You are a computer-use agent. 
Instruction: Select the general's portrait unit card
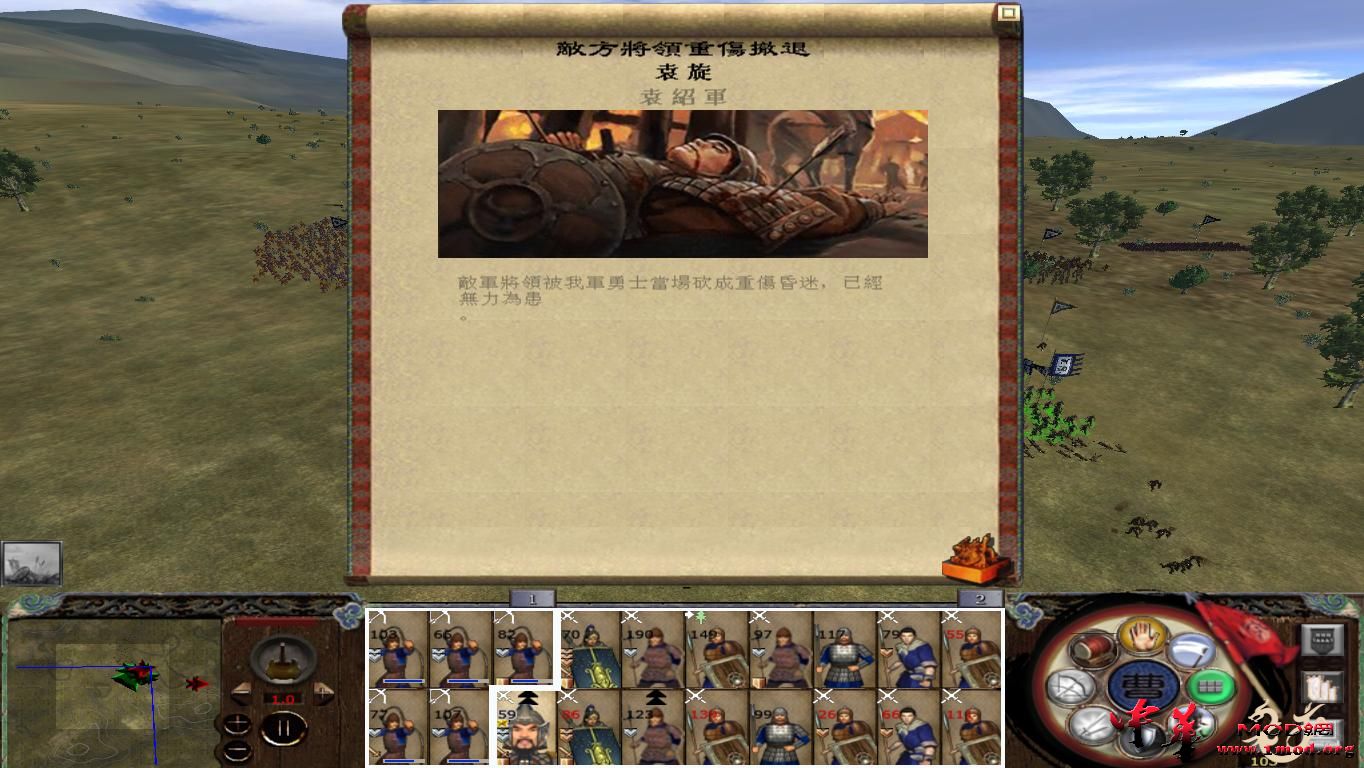[x=527, y=733]
